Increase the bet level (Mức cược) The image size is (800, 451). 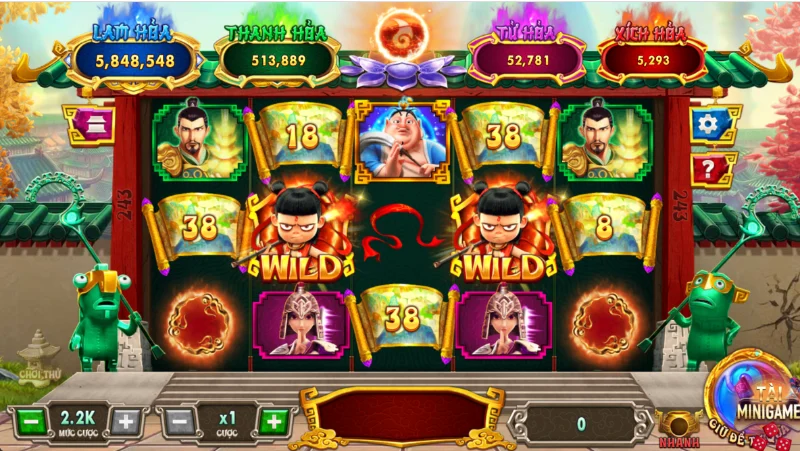125,421
